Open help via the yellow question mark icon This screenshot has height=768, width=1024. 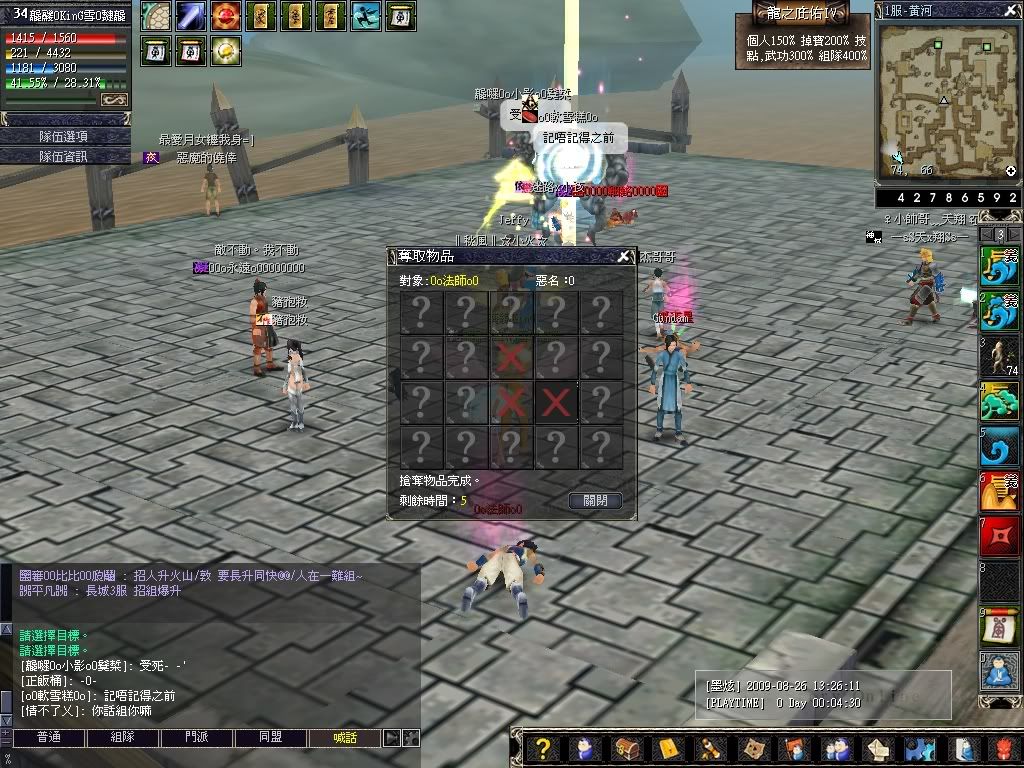(x=542, y=749)
